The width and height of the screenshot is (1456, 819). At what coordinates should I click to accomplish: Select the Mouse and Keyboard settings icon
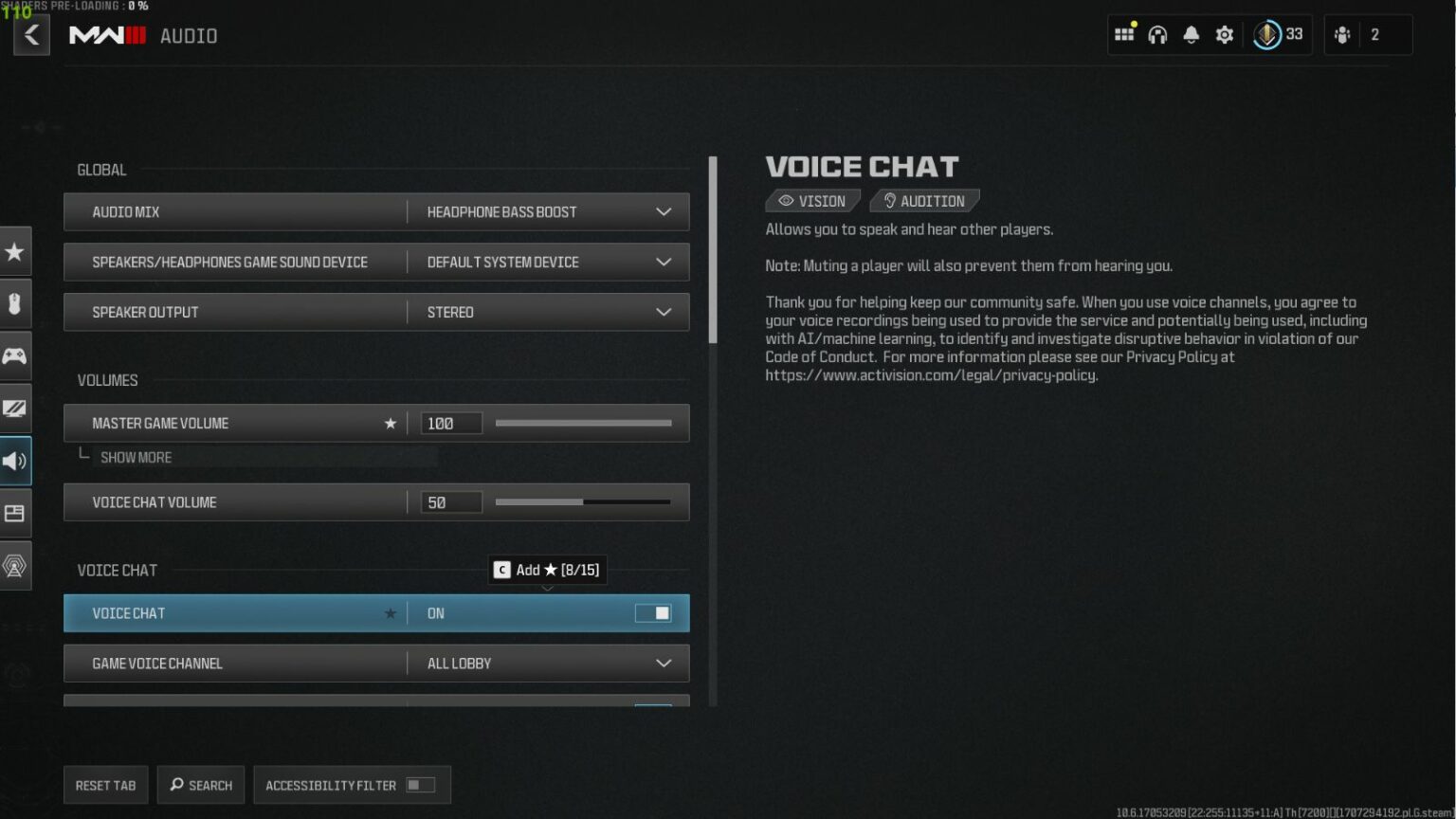[x=14, y=303]
